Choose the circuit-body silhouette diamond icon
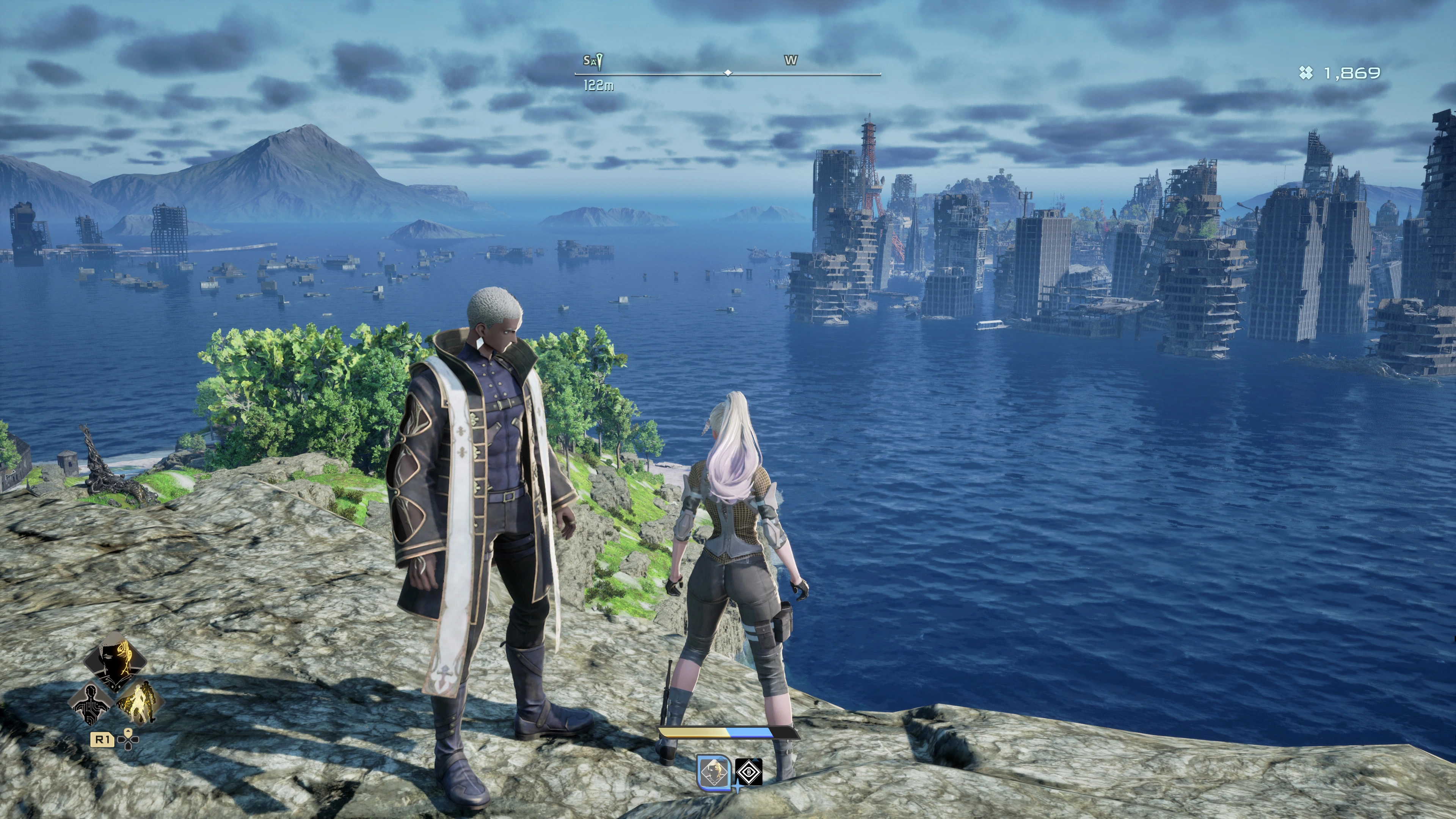 coord(91,704)
